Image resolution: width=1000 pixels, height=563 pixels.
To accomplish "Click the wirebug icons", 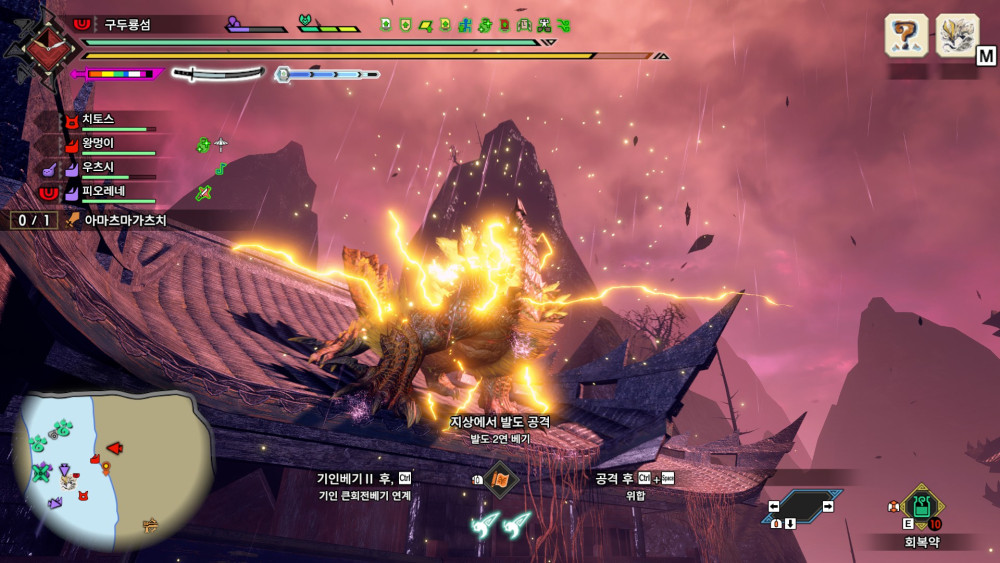I will (501, 522).
